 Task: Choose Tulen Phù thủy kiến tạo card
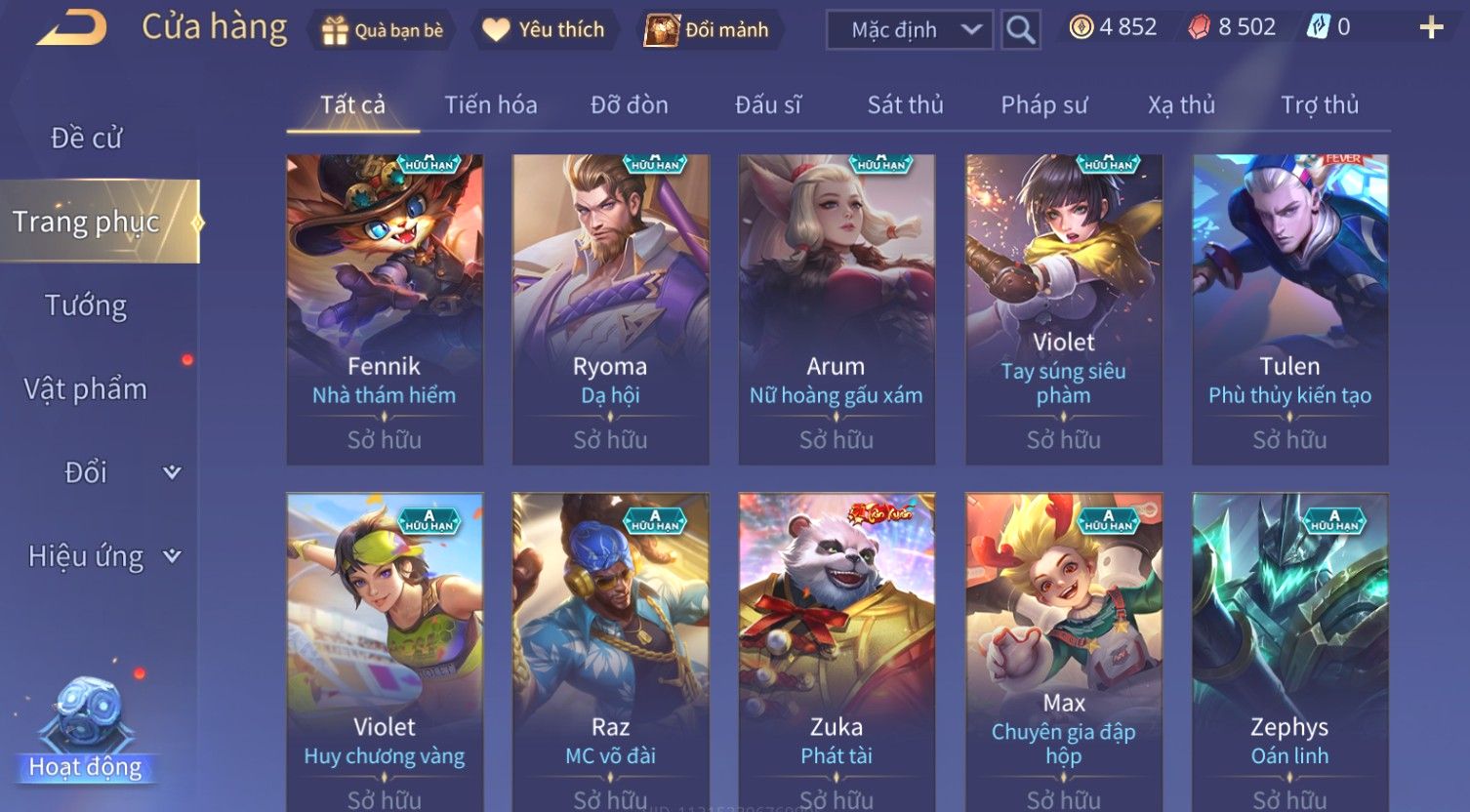click(1289, 308)
